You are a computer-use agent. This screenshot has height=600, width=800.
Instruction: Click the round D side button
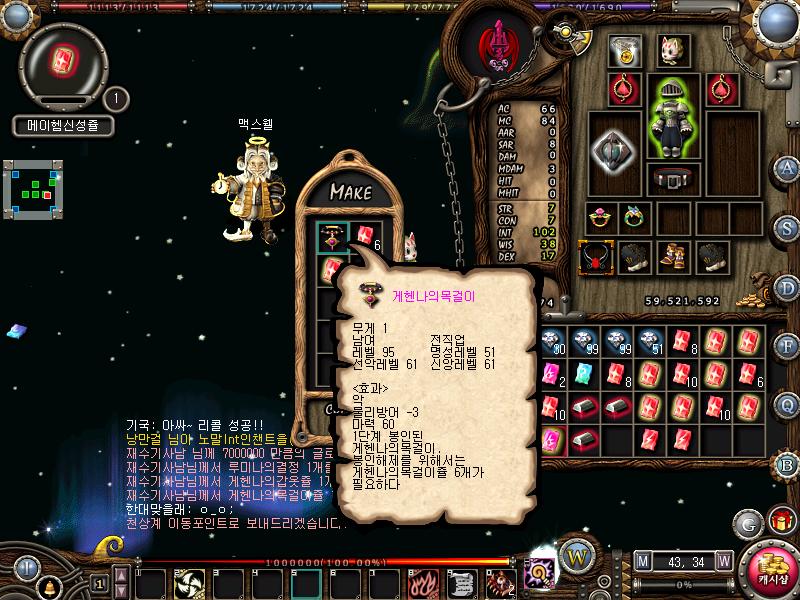pyautogui.click(x=787, y=286)
